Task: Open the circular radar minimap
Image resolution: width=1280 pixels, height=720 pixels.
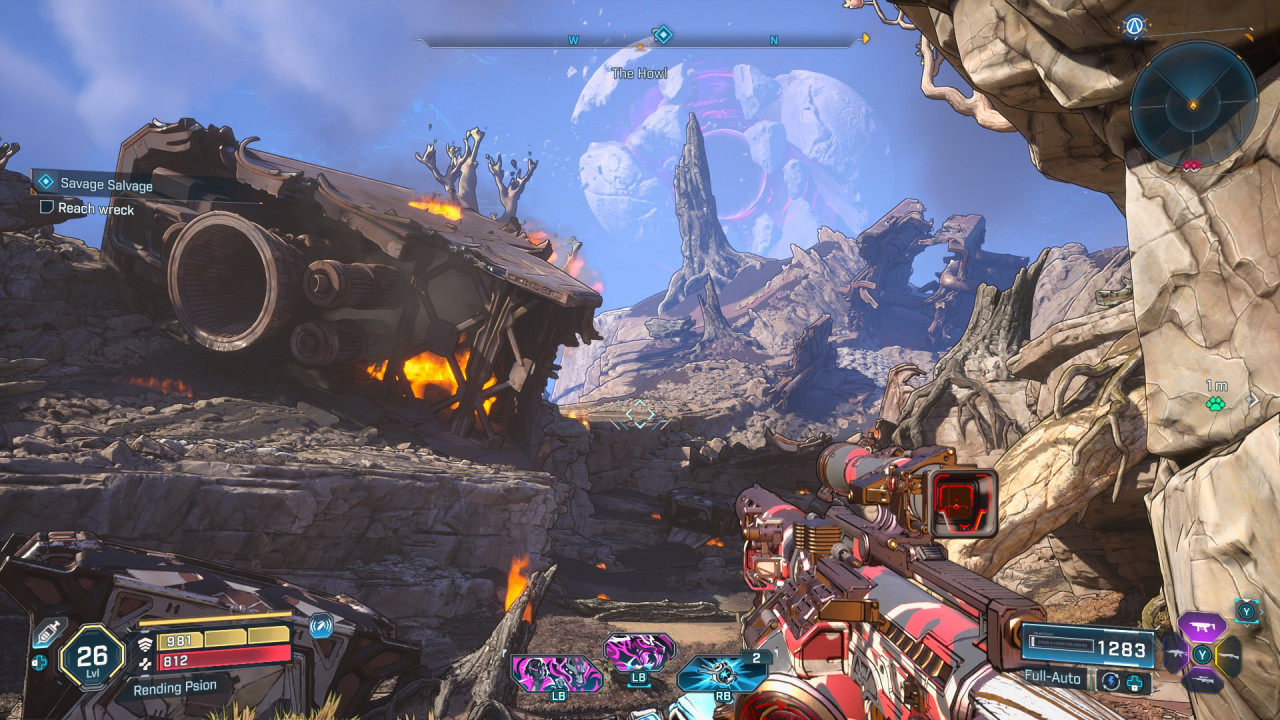Action: [x=1193, y=104]
